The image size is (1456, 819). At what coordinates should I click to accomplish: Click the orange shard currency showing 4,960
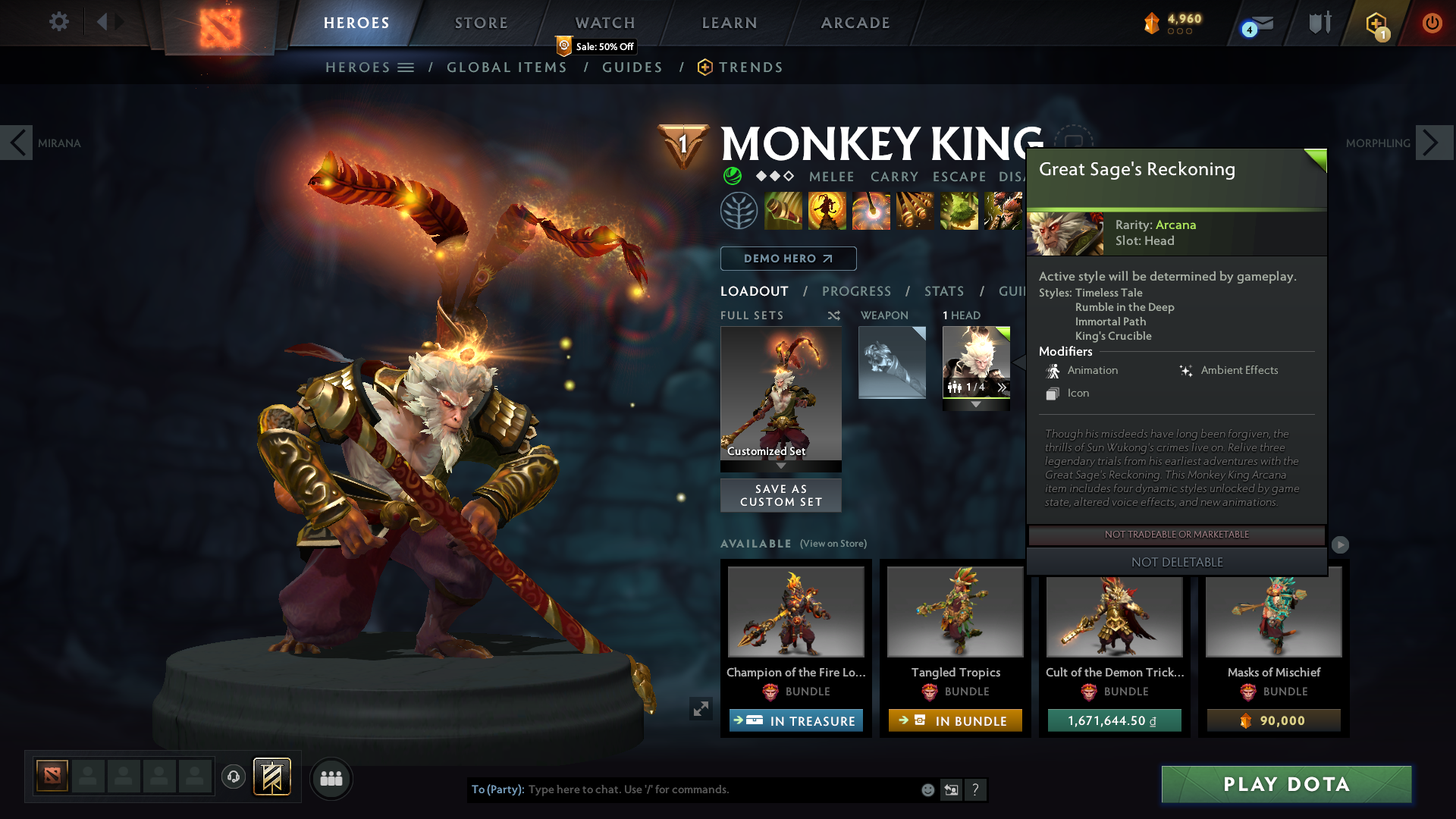coord(1171,22)
